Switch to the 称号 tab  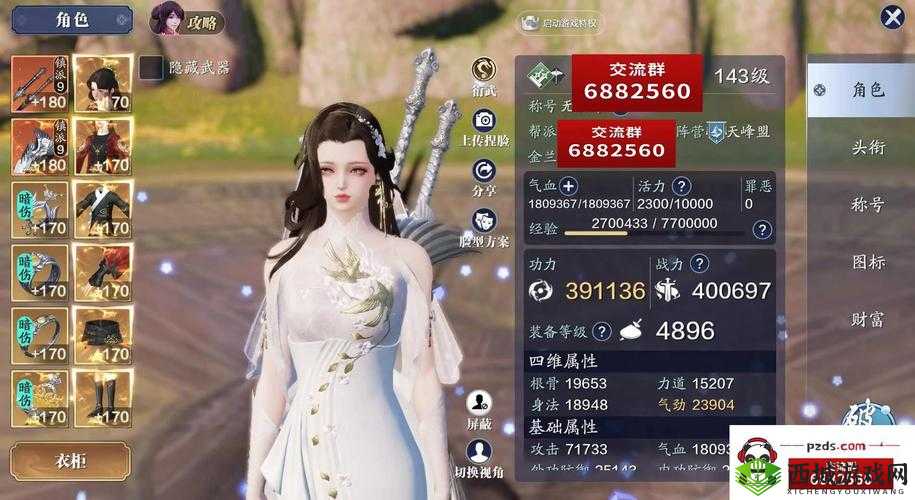click(867, 204)
